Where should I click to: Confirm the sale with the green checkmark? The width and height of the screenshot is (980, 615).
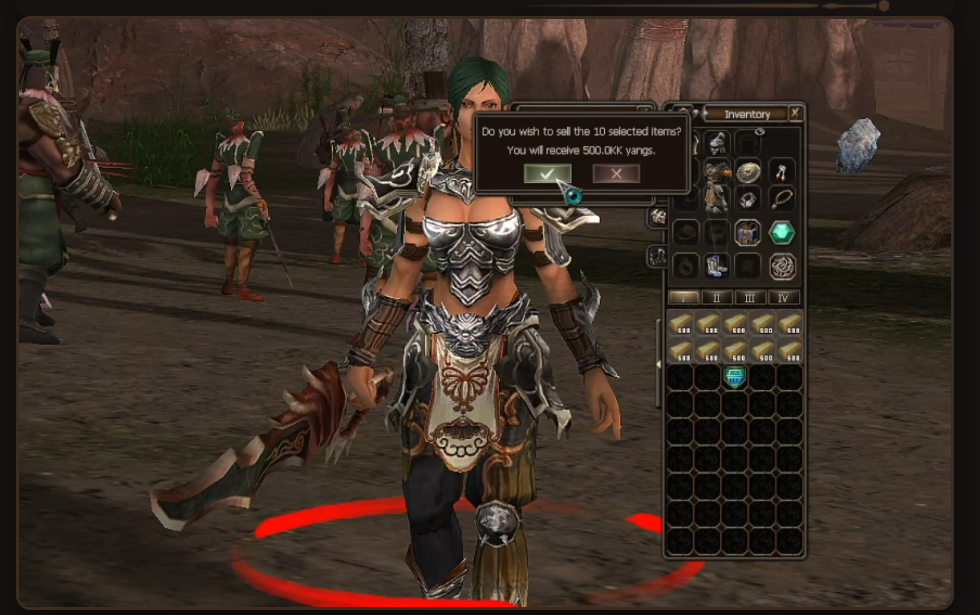pos(547,173)
